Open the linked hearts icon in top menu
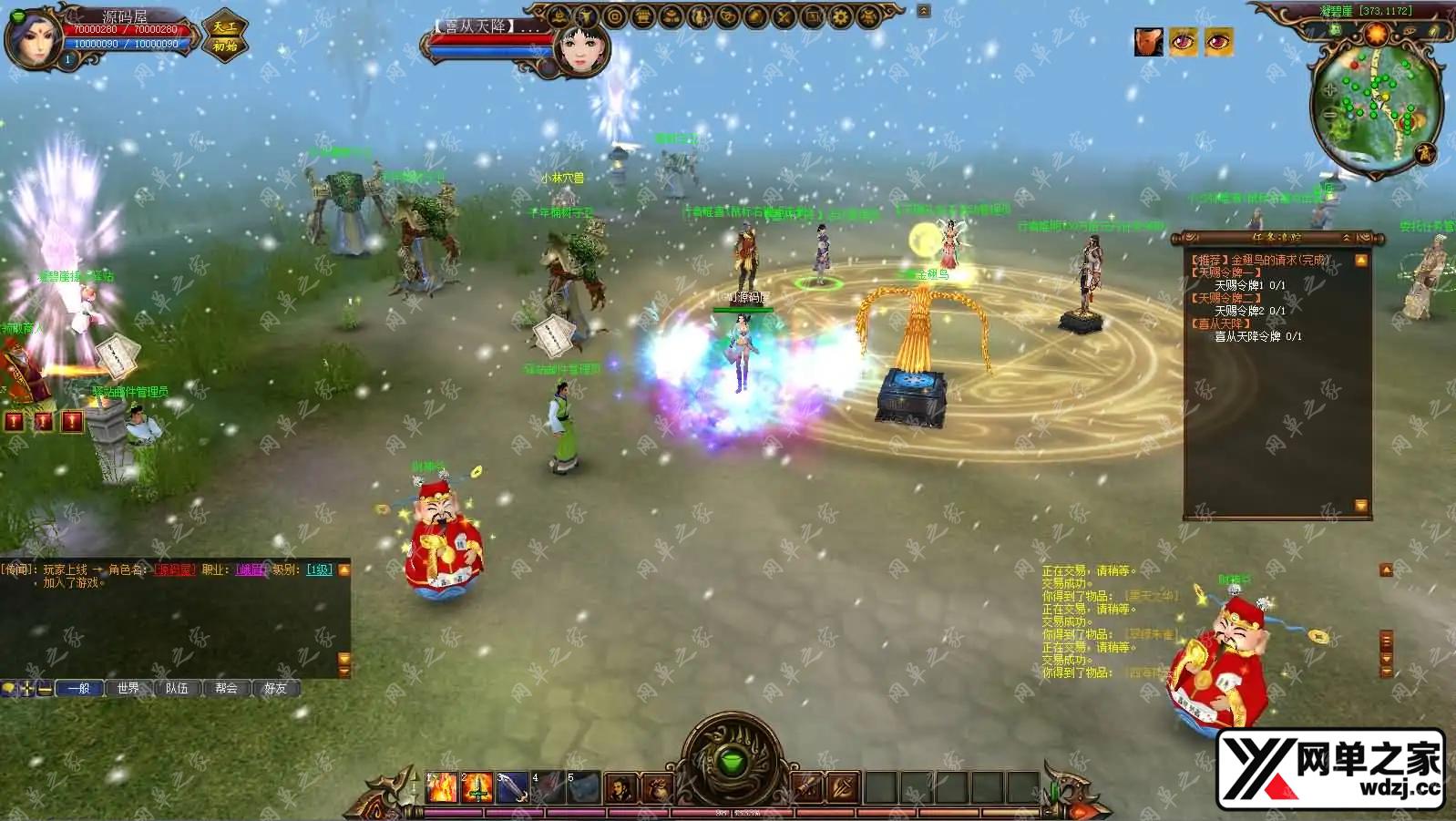The width and height of the screenshot is (1456, 821). pyautogui.click(x=727, y=16)
